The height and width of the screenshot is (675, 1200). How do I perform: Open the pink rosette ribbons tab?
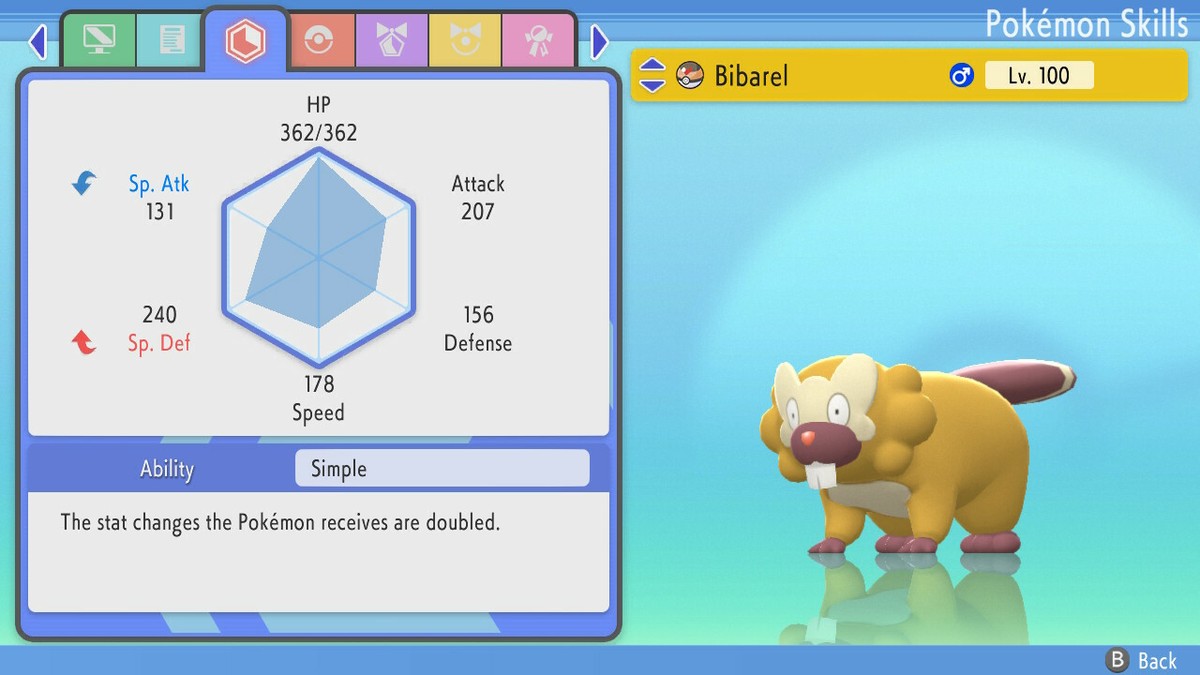tap(538, 41)
